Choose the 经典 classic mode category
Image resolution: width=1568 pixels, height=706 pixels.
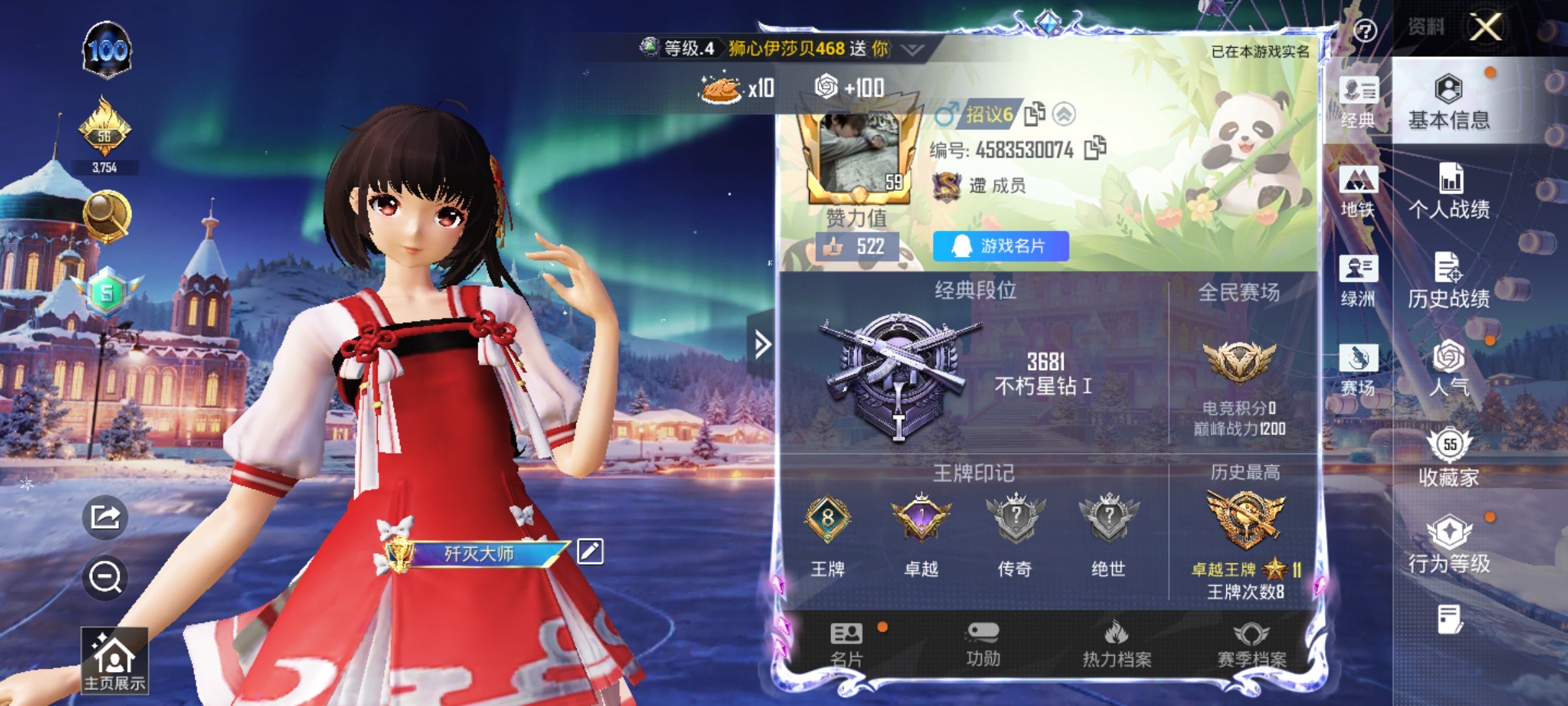[1358, 103]
